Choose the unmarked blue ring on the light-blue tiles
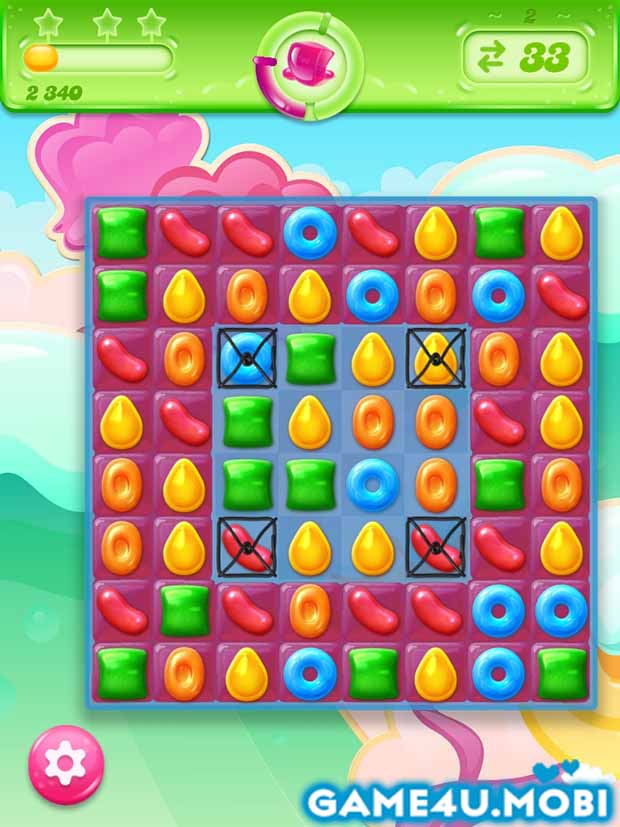 [372, 482]
